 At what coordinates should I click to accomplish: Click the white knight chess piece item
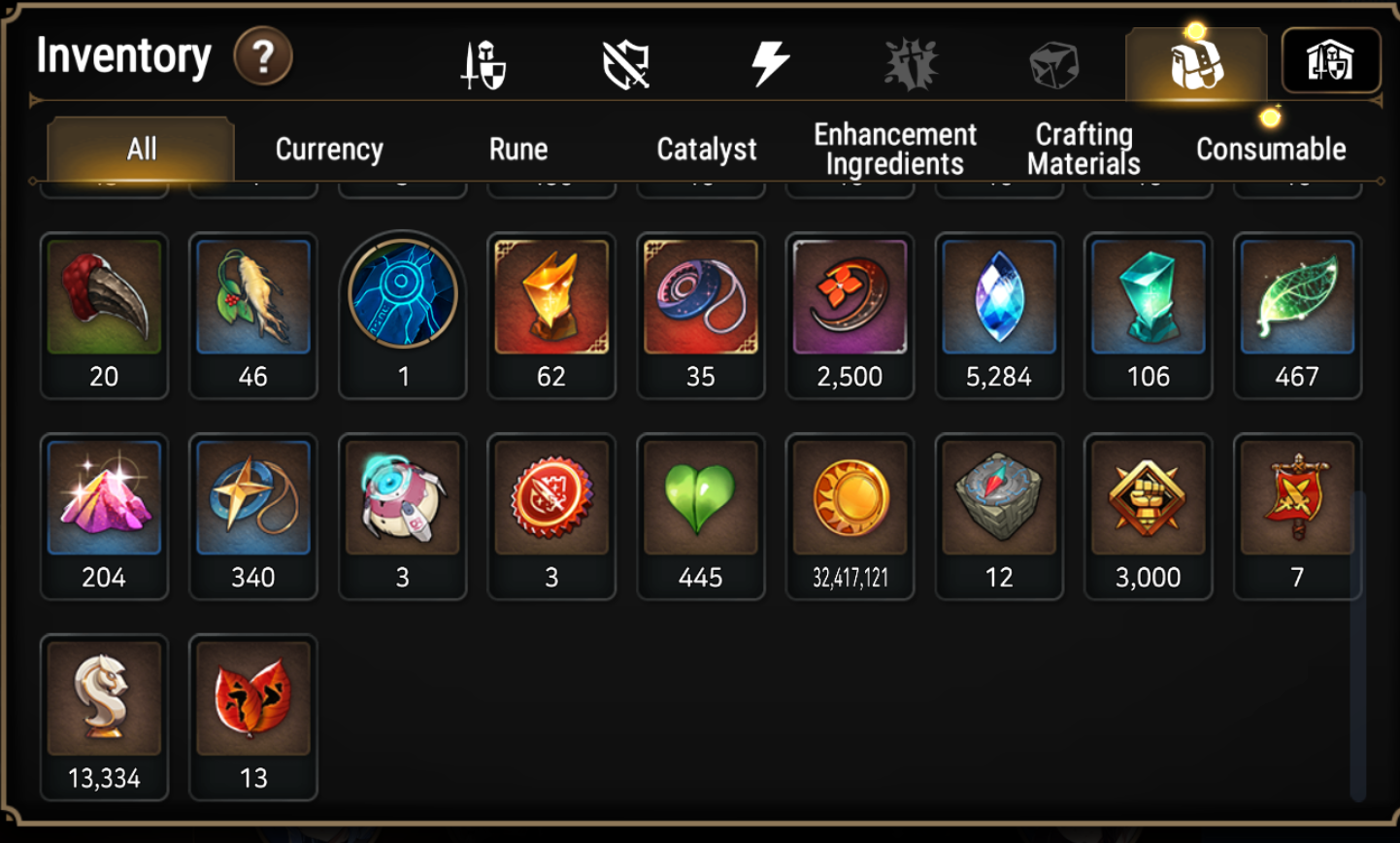pyautogui.click(x=104, y=697)
